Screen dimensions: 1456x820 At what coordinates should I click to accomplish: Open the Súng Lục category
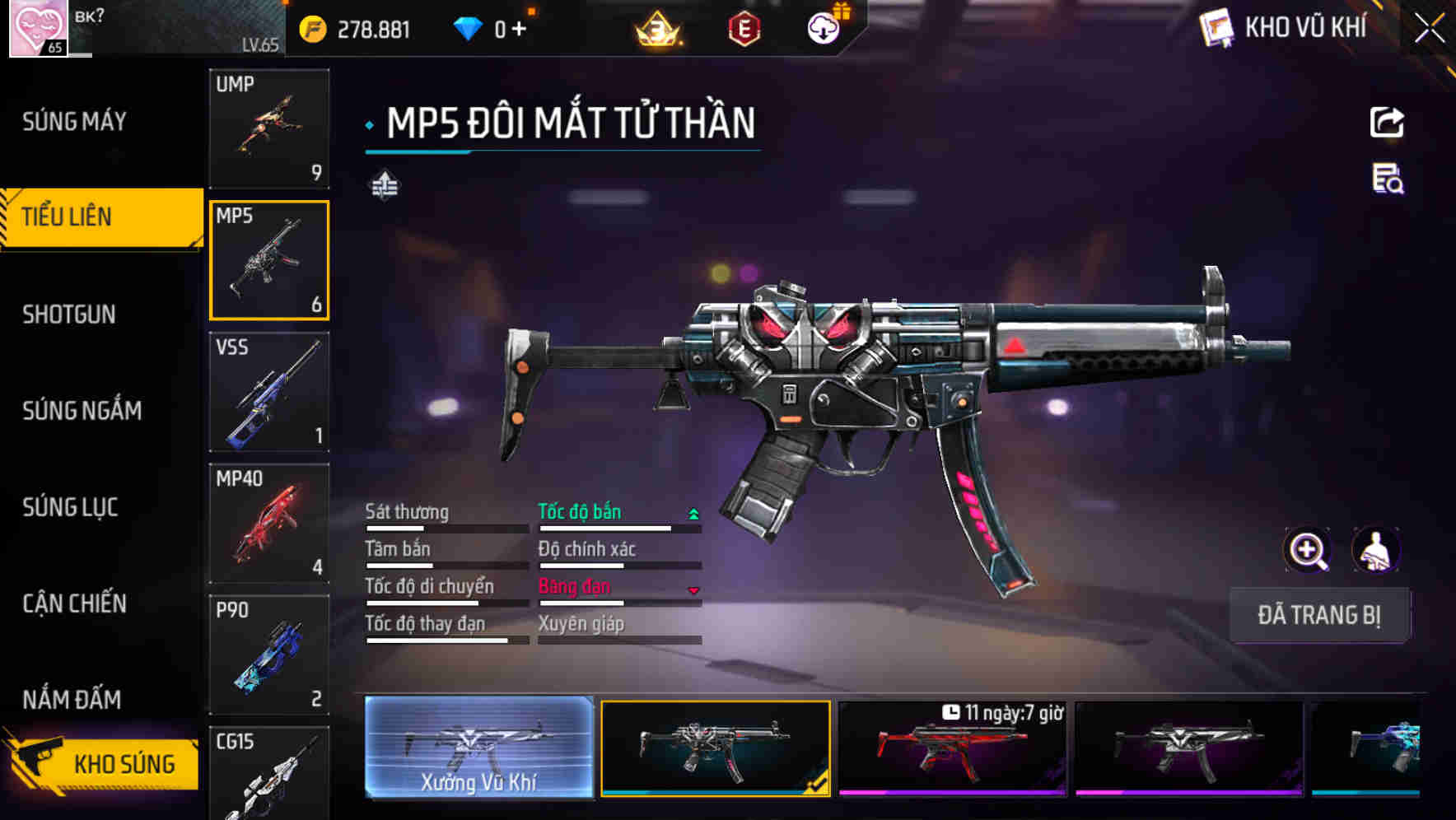[x=70, y=507]
